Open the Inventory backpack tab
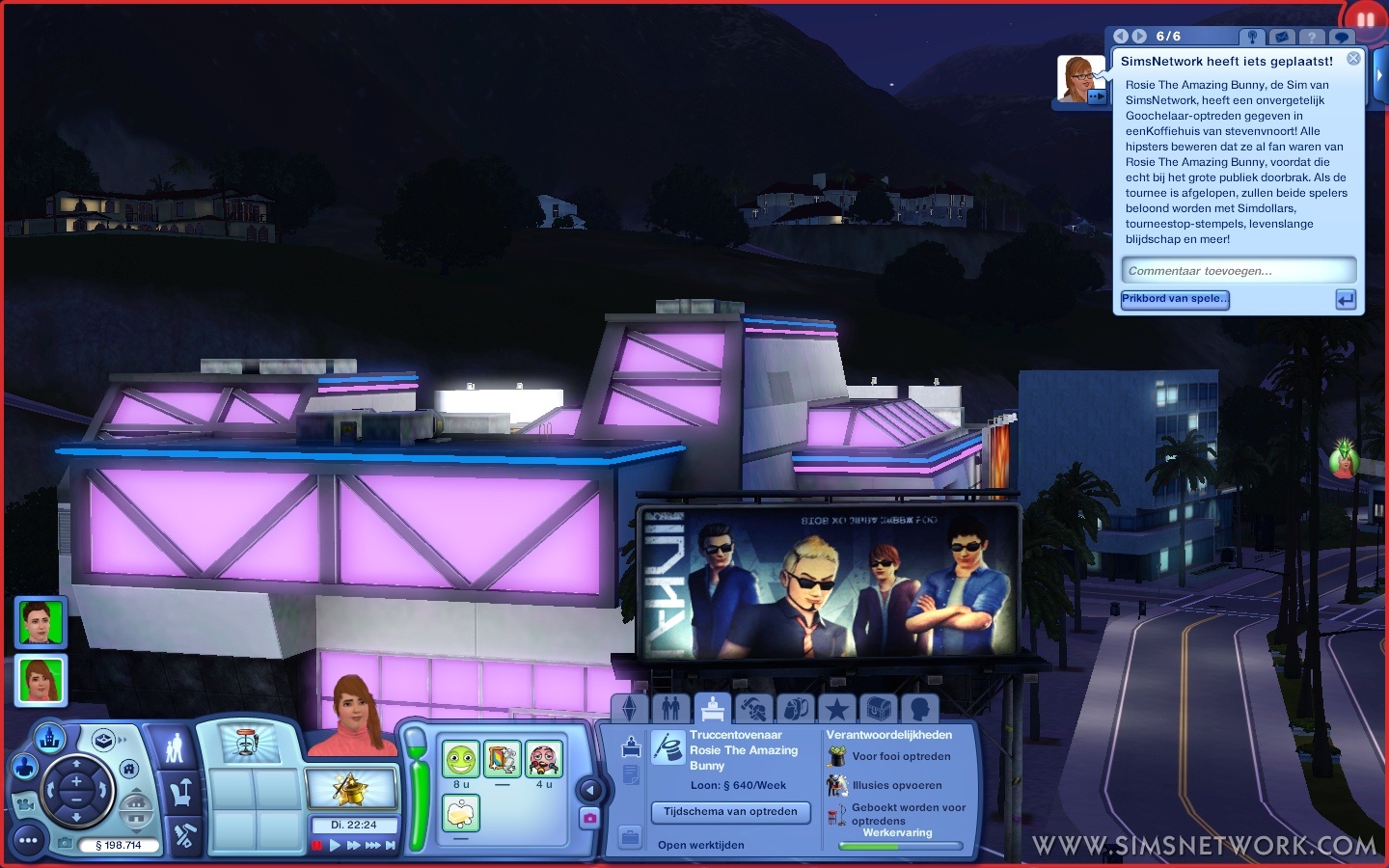1389x868 pixels. coord(795,710)
